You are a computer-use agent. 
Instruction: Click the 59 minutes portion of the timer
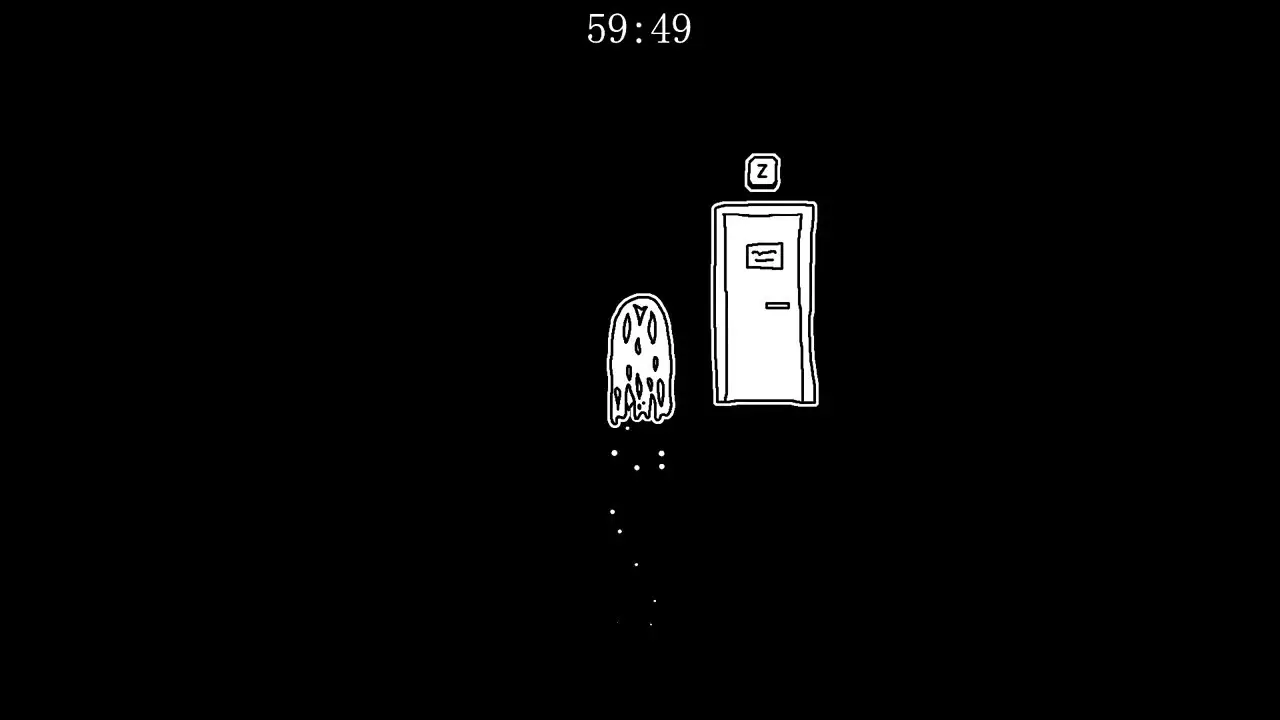coord(607,29)
